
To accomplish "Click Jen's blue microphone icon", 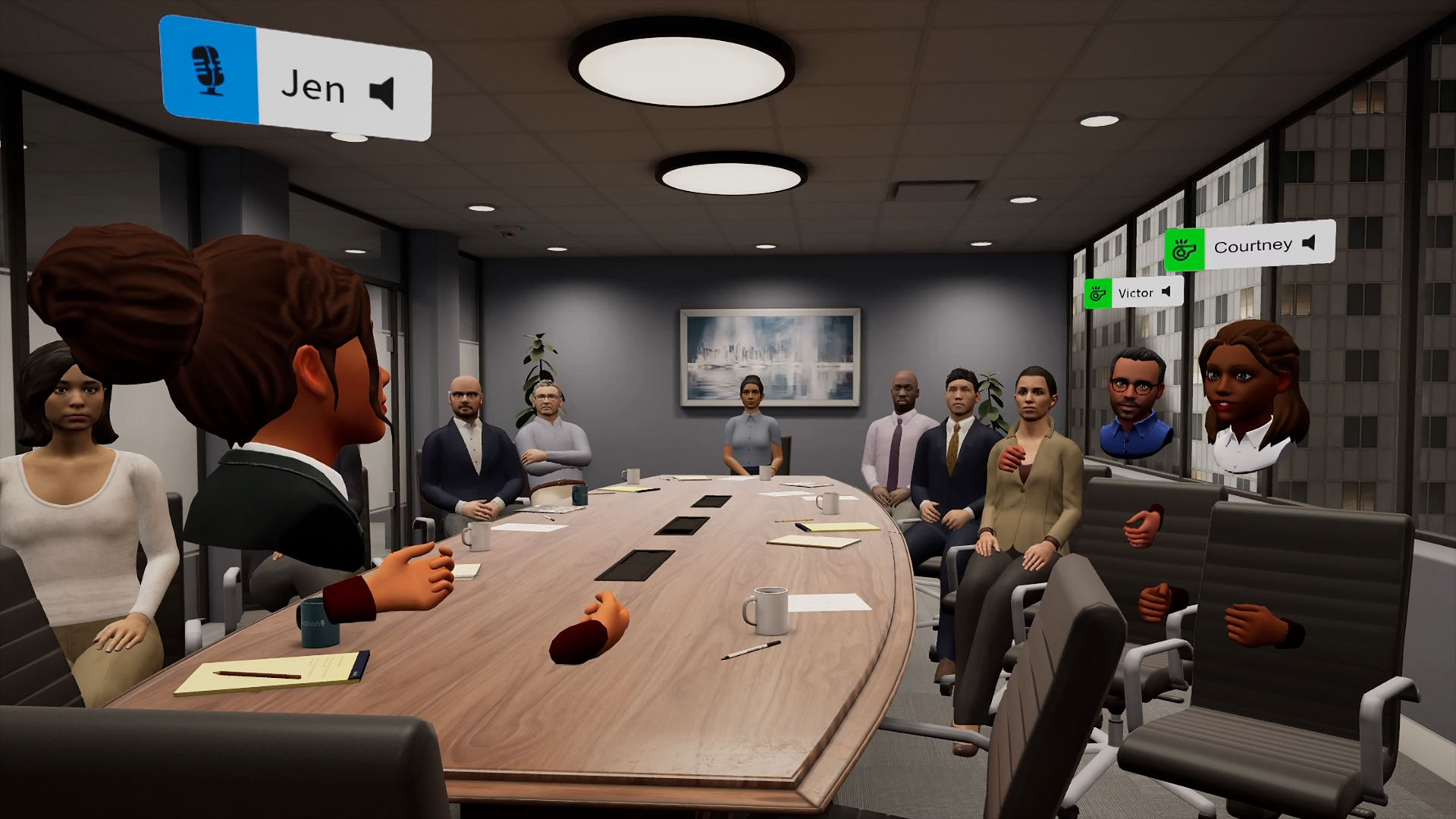I will (x=208, y=69).
